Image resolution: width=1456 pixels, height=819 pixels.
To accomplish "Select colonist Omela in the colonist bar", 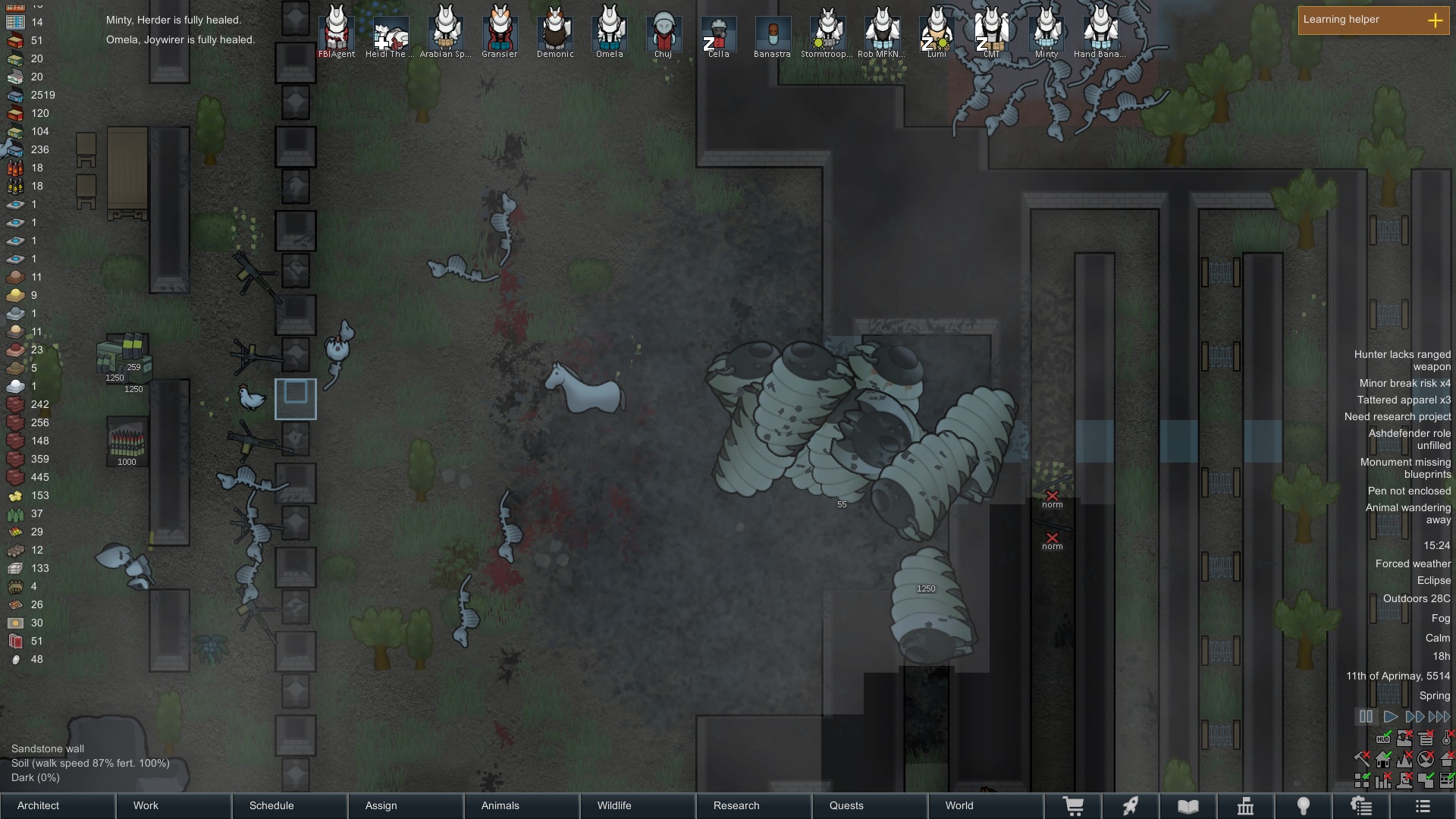I will (609, 30).
